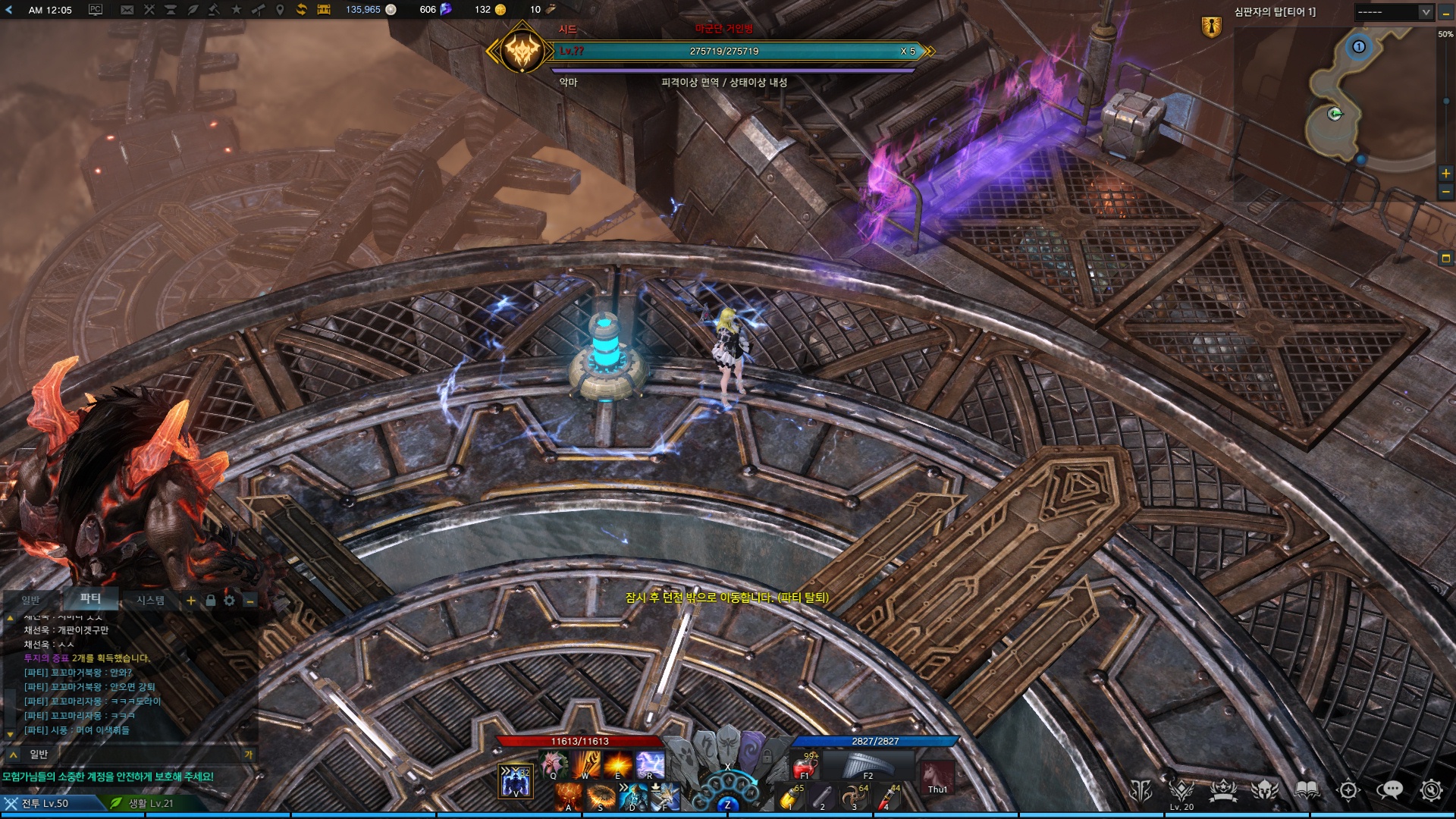Toggle the chat window lock icon
This screenshot has height=819, width=1456.
point(211,601)
